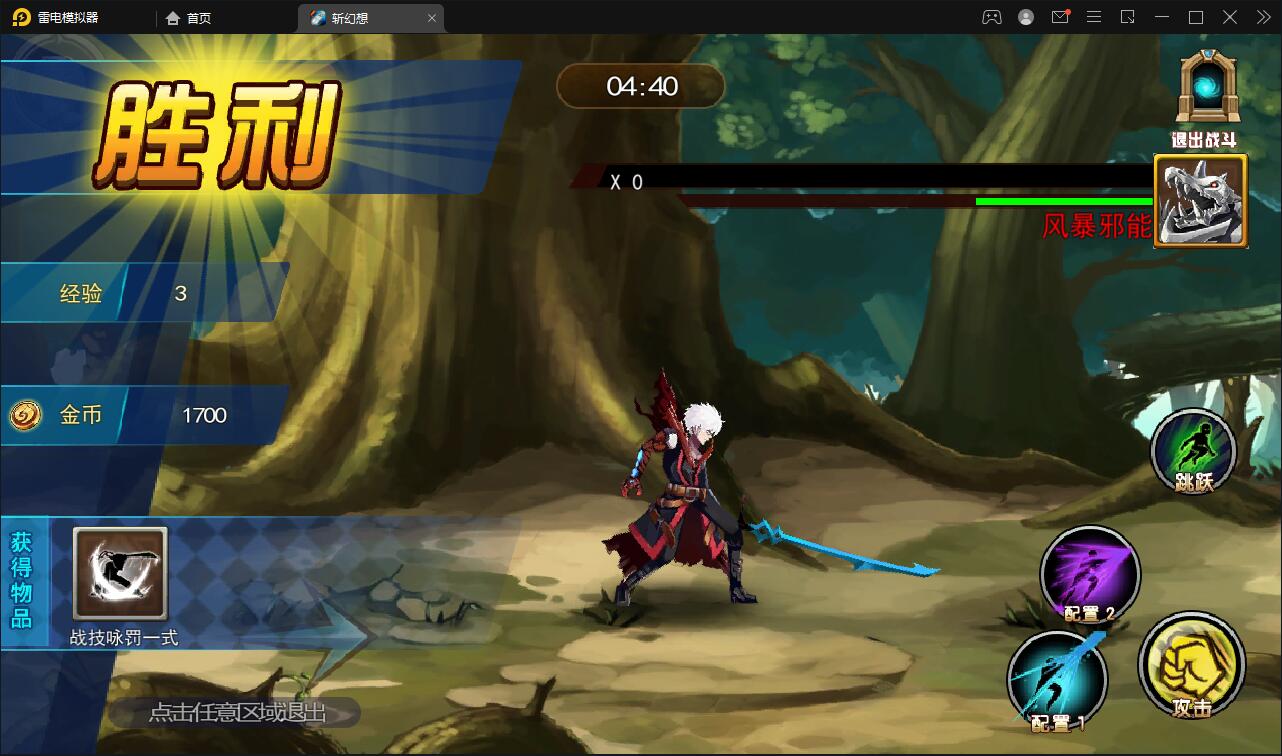Use the purple 配置 2 skill
1282x756 pixels.
pyautogui.click(x=1090, y=573)
